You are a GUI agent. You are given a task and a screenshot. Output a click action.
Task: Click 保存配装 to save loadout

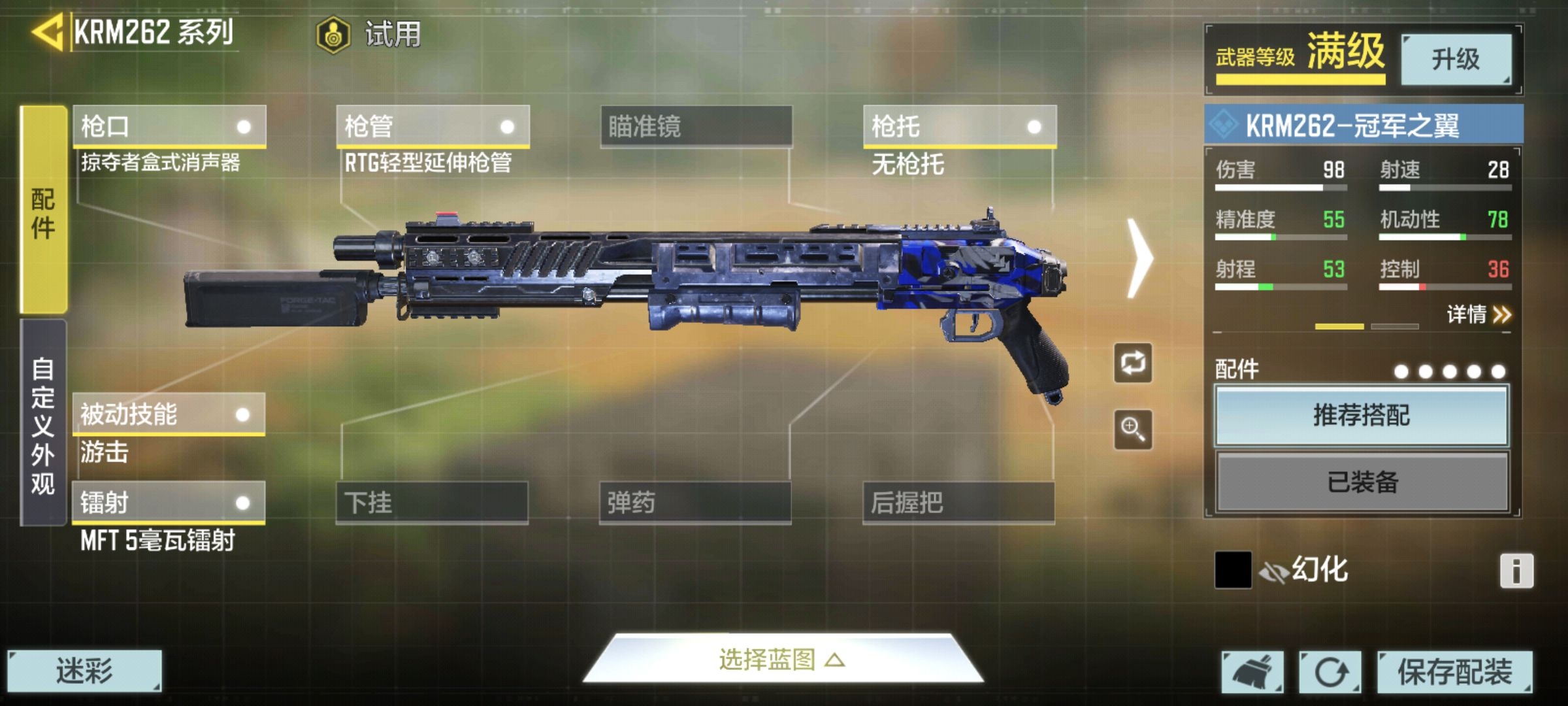pos(1454,671)
